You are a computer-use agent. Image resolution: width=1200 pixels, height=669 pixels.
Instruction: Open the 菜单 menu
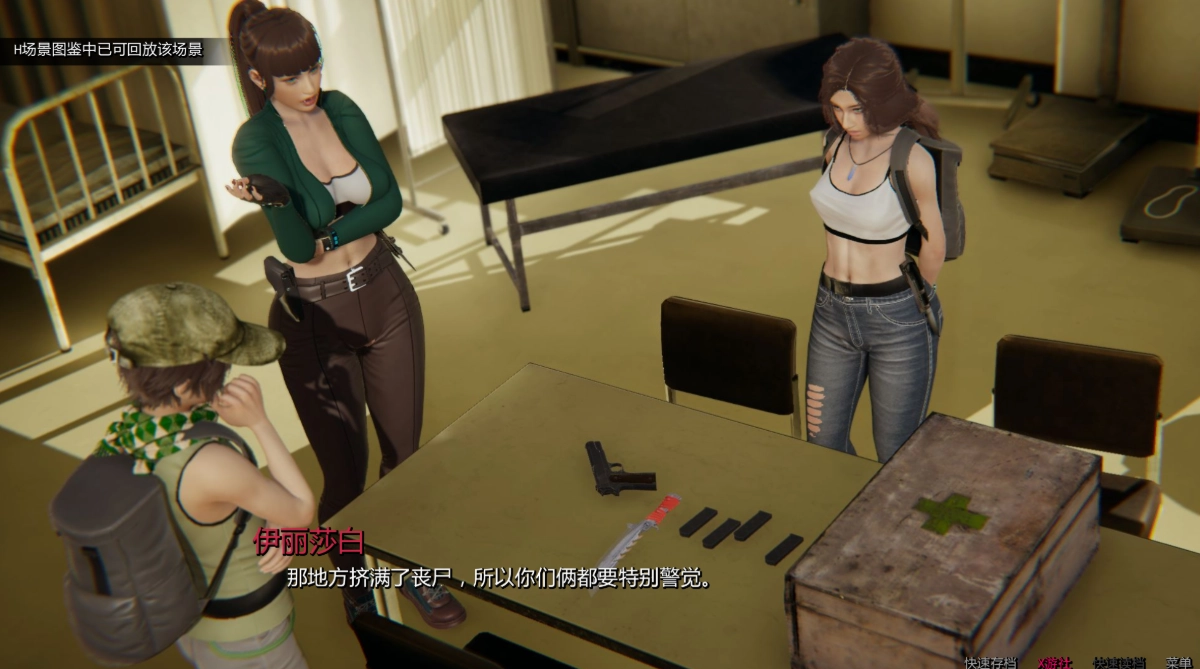(1178, 662)
